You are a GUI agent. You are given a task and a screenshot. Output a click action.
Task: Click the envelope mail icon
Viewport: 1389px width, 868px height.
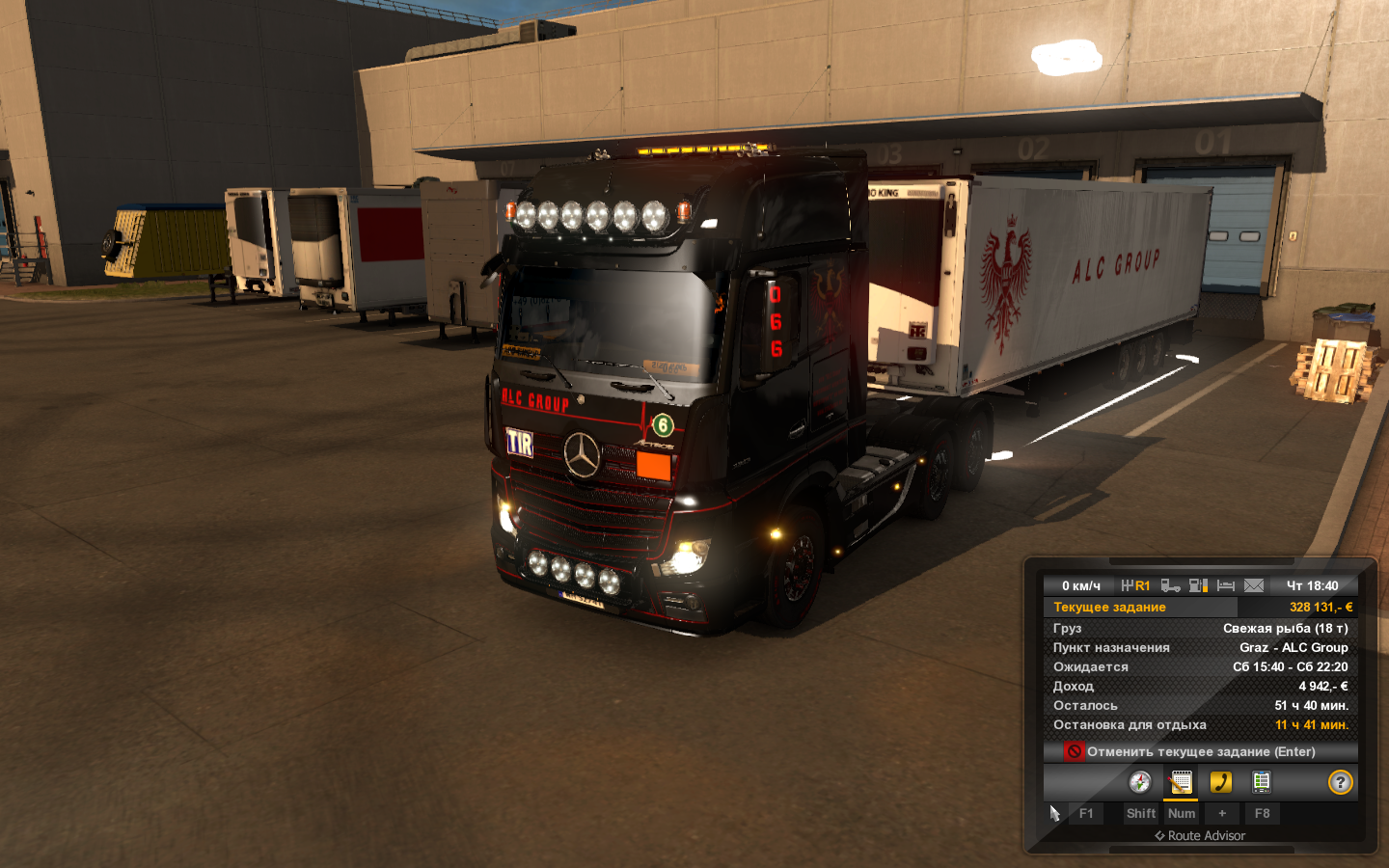(x=1254, y=585)
